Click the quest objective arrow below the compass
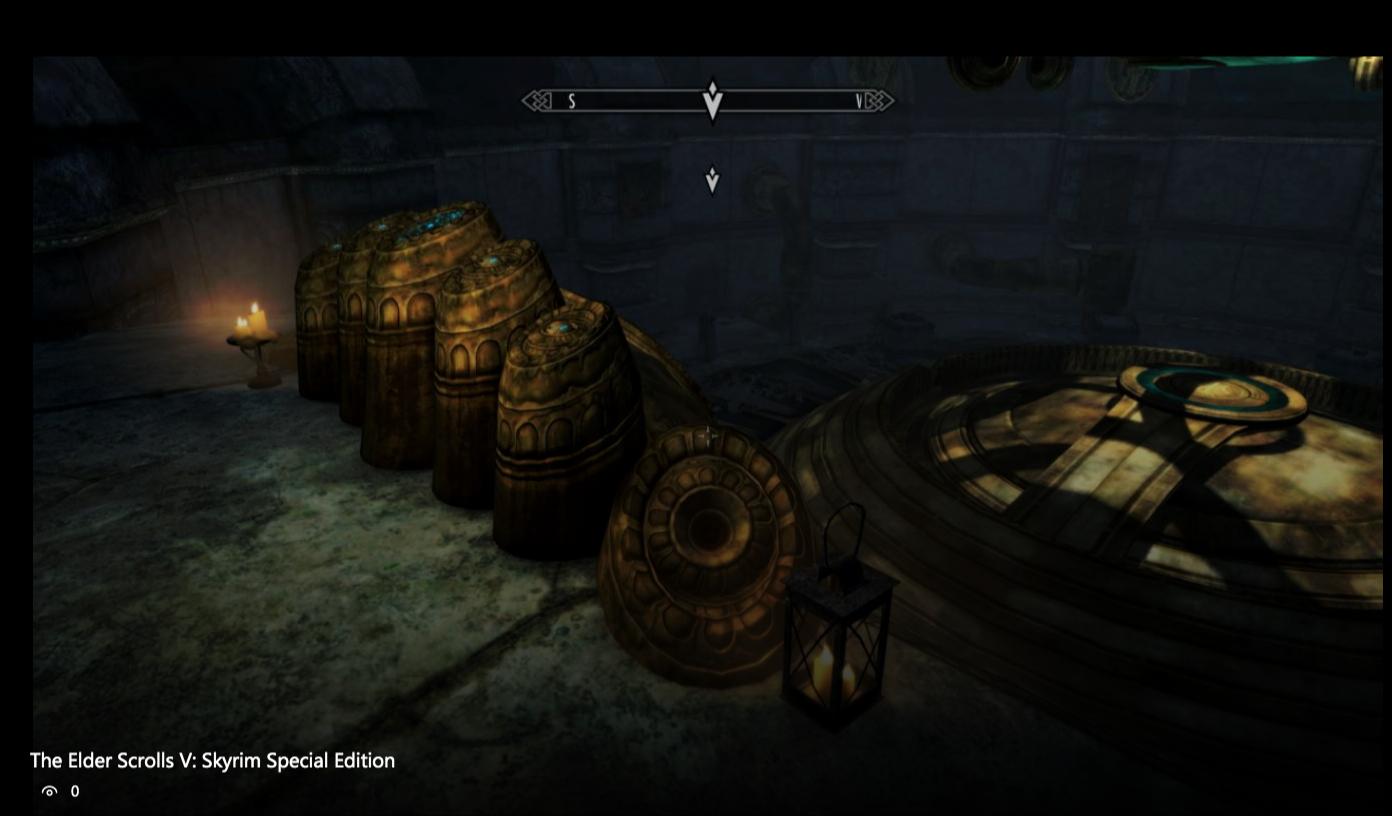The image size is (1392, 816). pyautogui.click(x=711, y=180)
